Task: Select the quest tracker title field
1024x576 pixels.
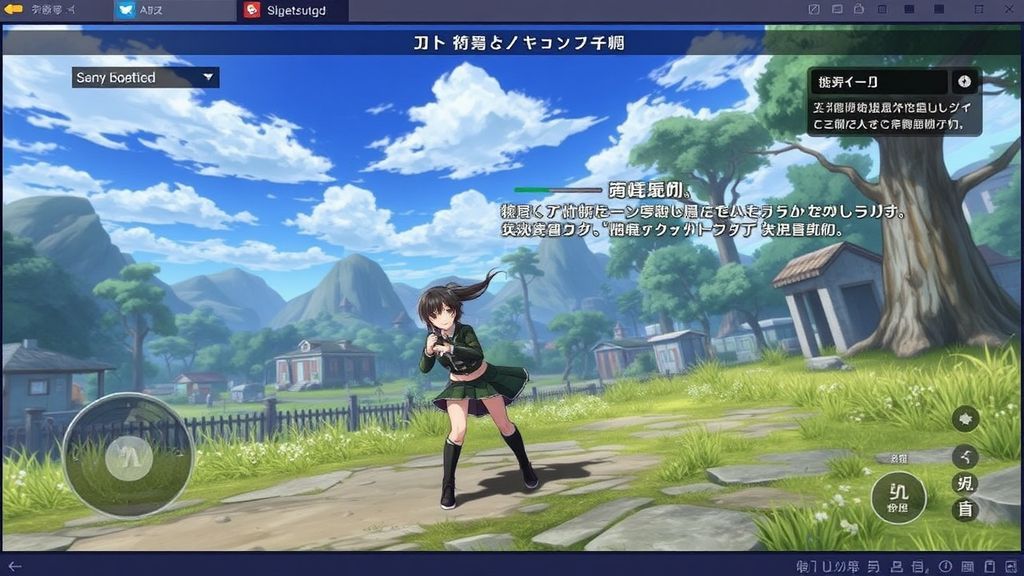Action: 878,82
